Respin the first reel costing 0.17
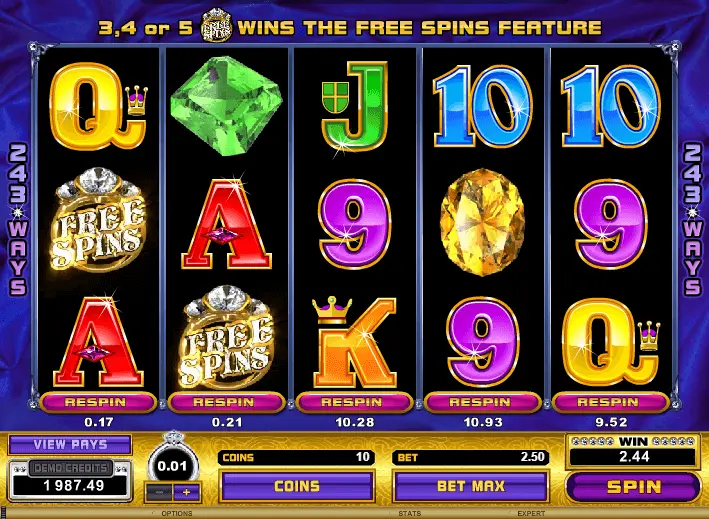 point(98,402)
